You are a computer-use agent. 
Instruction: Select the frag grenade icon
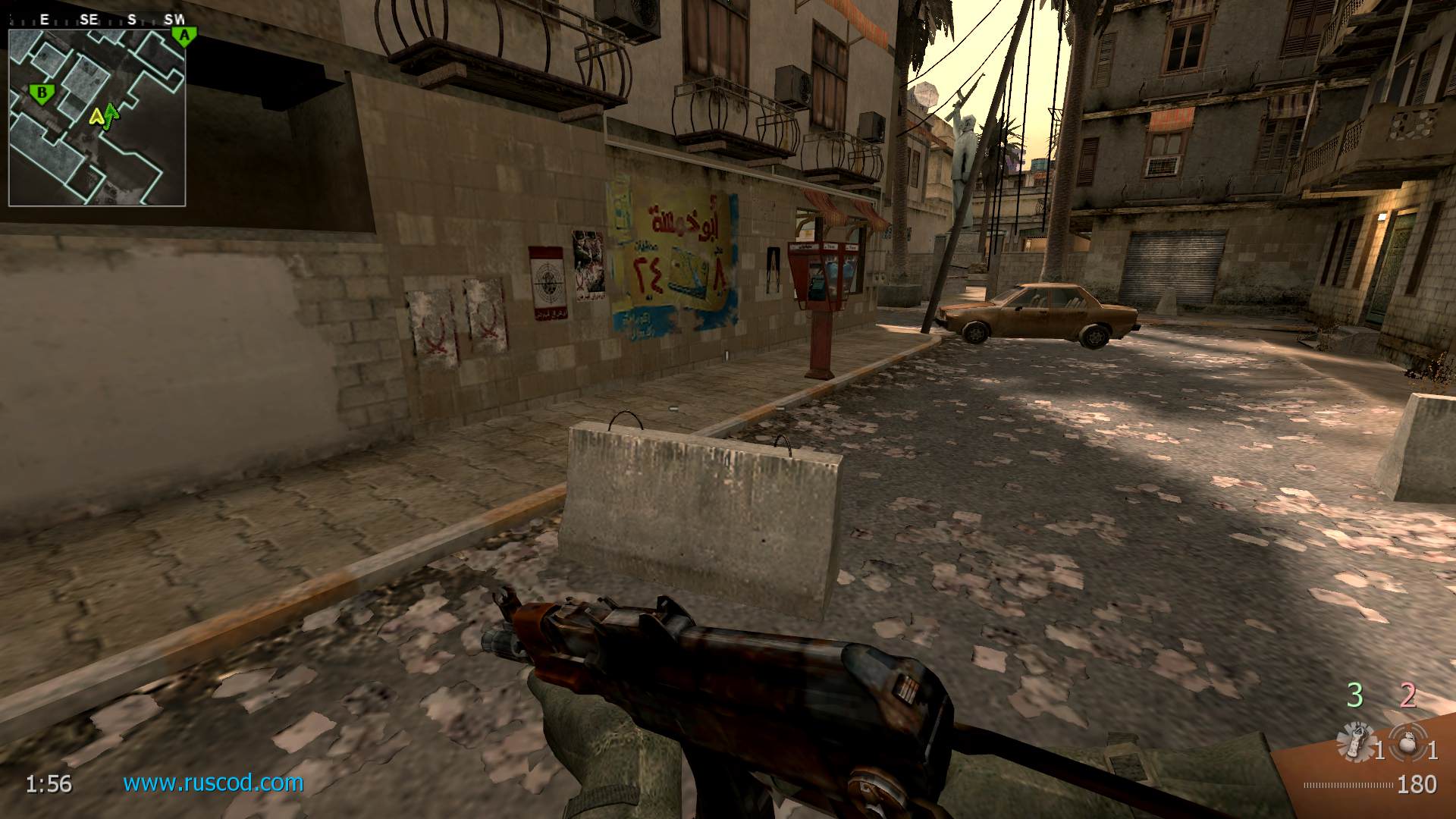[1409, 742]
